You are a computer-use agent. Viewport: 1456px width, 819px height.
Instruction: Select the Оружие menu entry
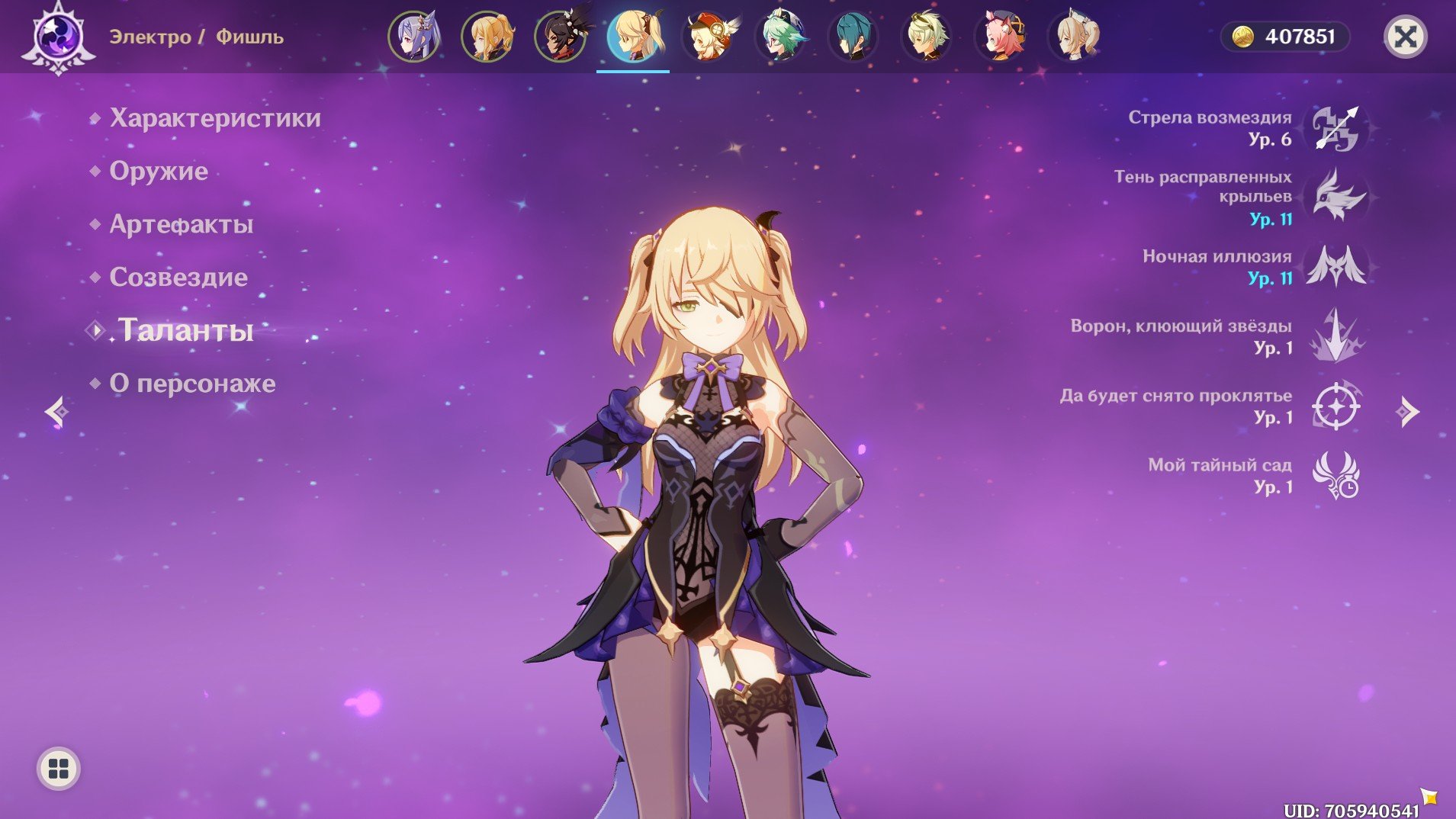(x=159, y=172)
